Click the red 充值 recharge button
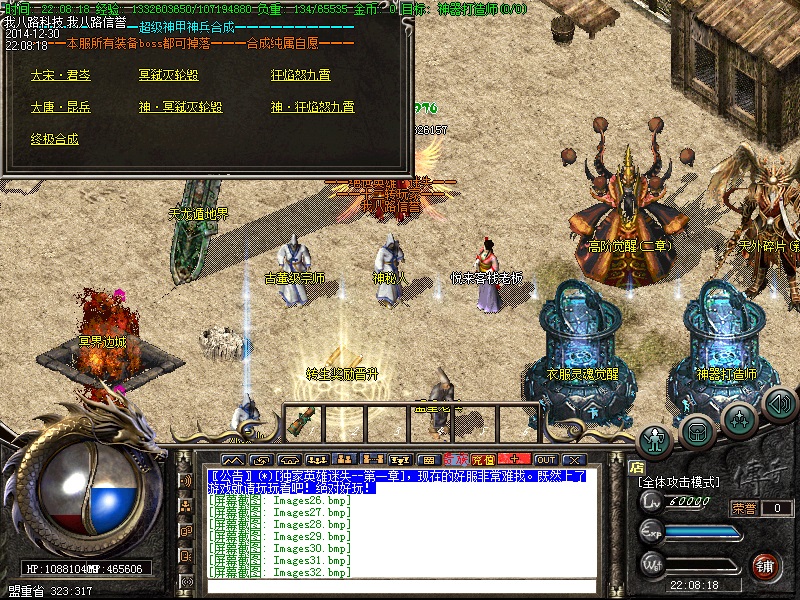Image resolution: width=800 pixels, height=600 pixels. pyautogui.click(x=483, y=459)
